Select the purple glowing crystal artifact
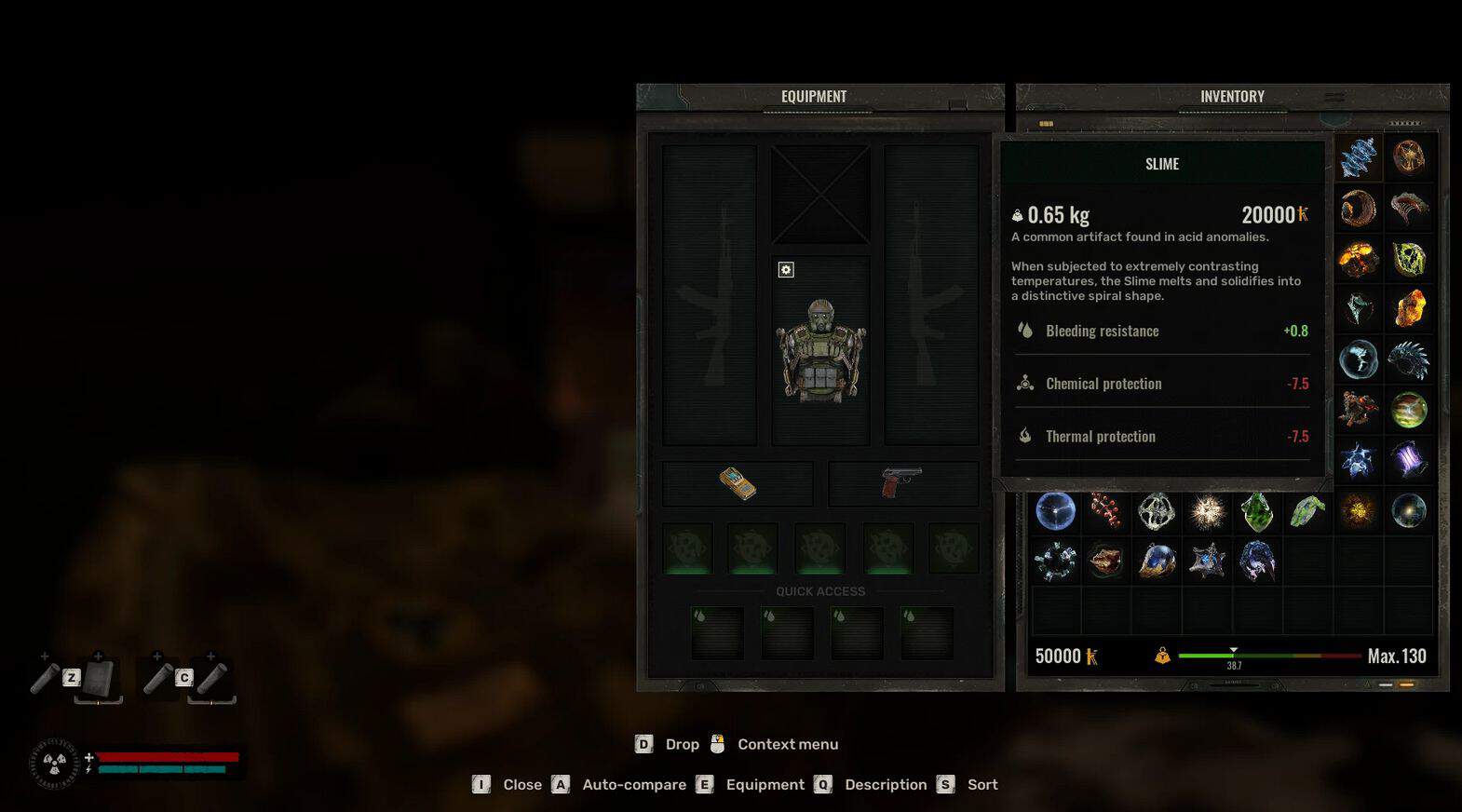Screen dimensions: 1462x812 (x=1409, y=460)
